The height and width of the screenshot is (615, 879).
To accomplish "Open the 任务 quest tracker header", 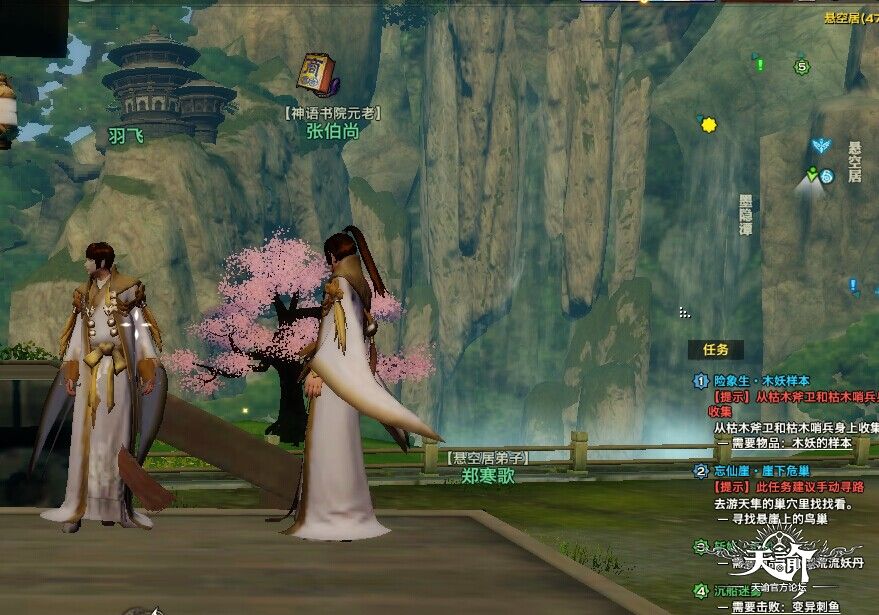I will pyautogui.click(x=715, y=349).
